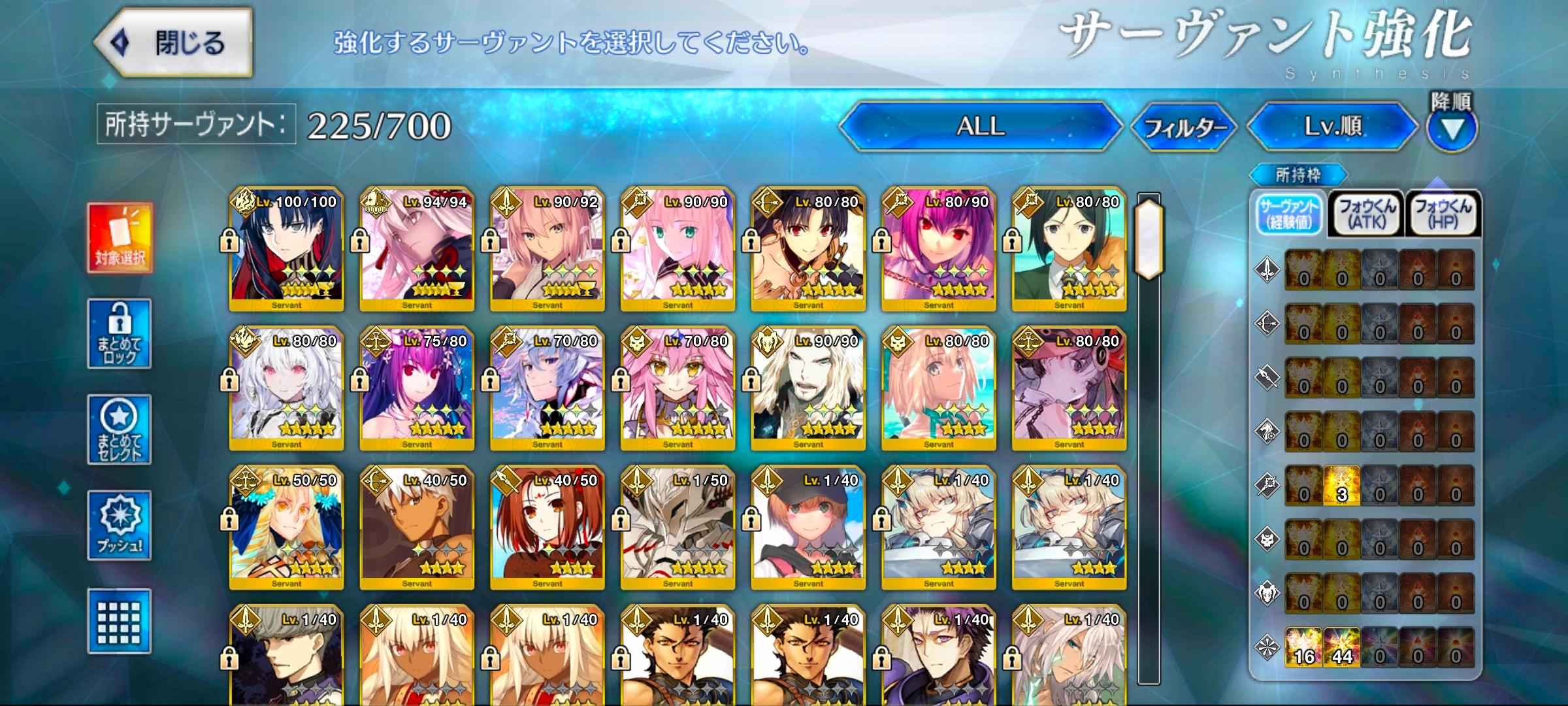Tap the プッシュ! button

coord(120,525)
